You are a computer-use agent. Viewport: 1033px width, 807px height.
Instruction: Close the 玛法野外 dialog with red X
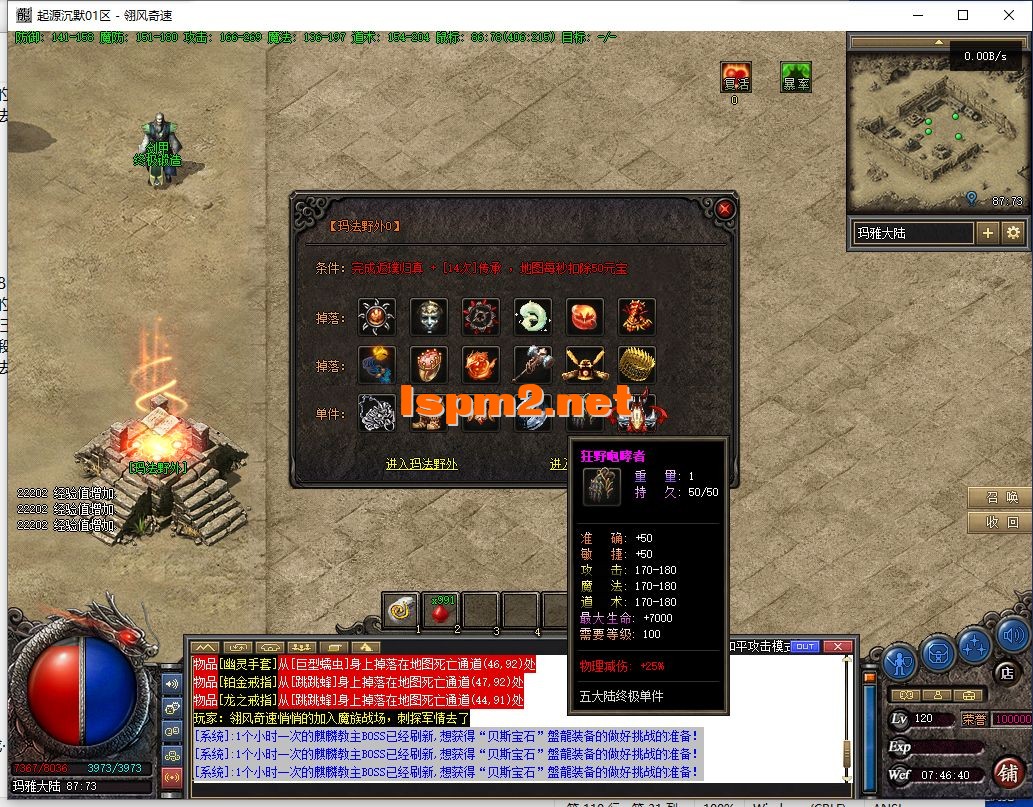click(725, 209)
